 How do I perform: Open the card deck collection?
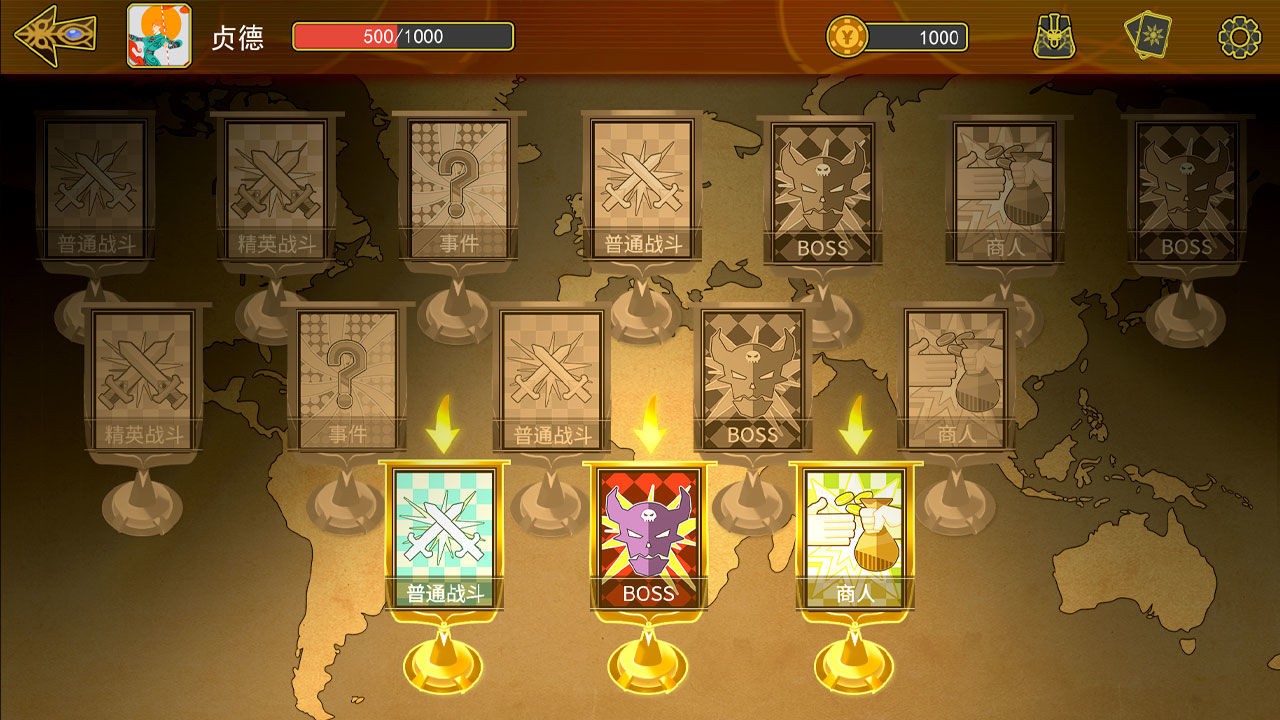coord(1152,33)
